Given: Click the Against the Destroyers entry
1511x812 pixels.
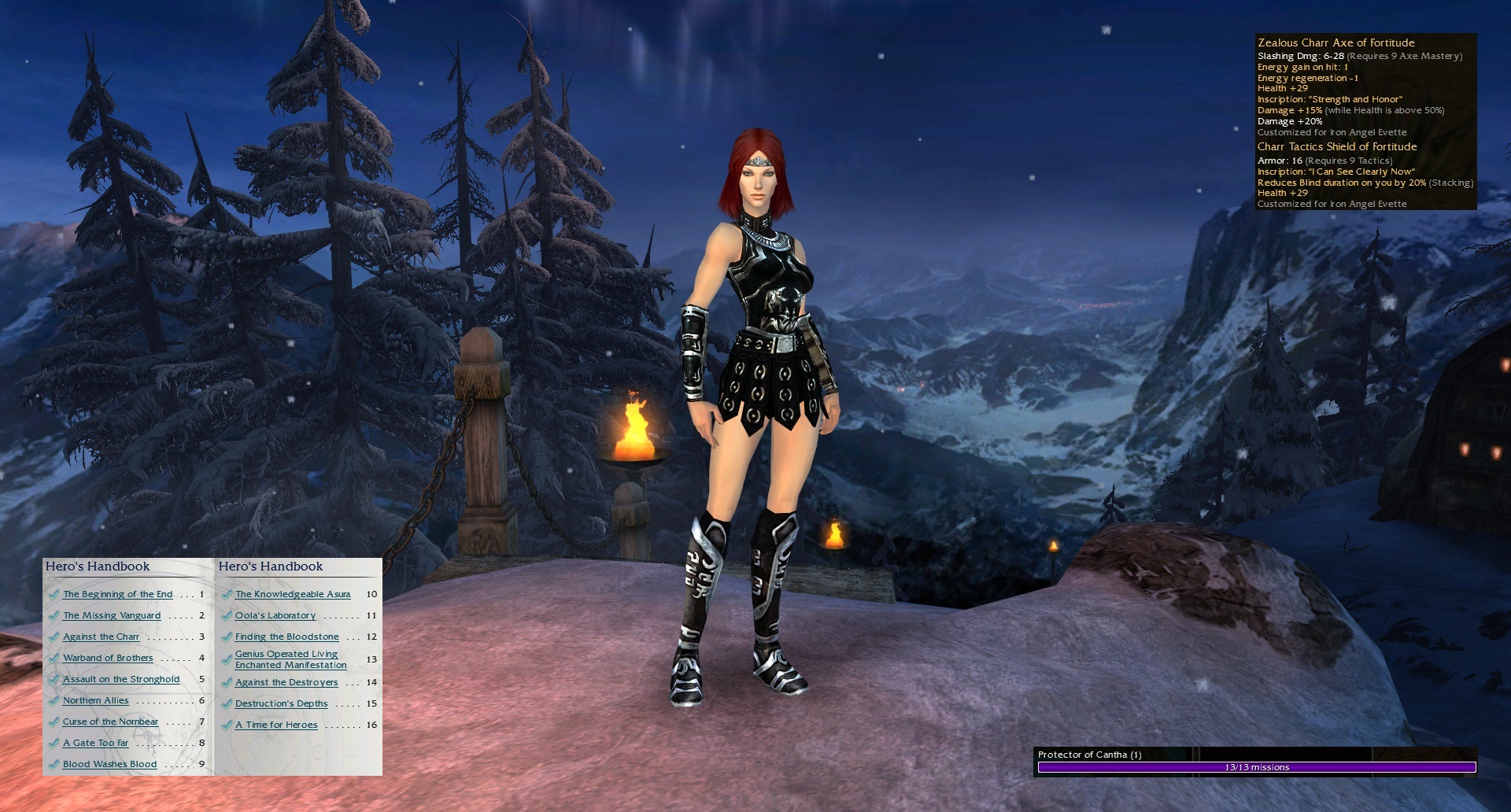Looking at the screenshot, I should pyautogui.click(x=286, y=682).
